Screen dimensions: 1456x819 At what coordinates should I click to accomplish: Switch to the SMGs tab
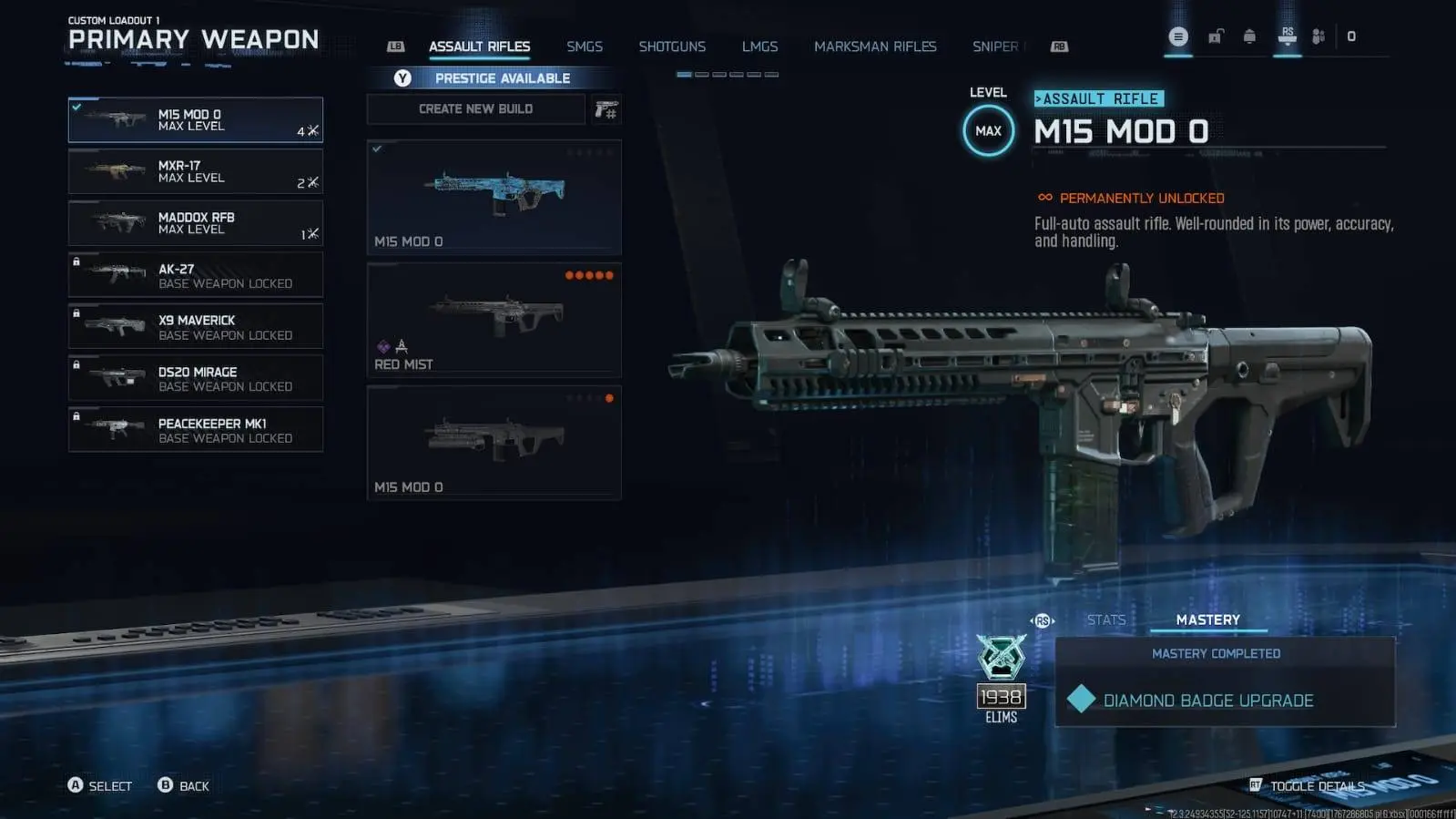584,46
